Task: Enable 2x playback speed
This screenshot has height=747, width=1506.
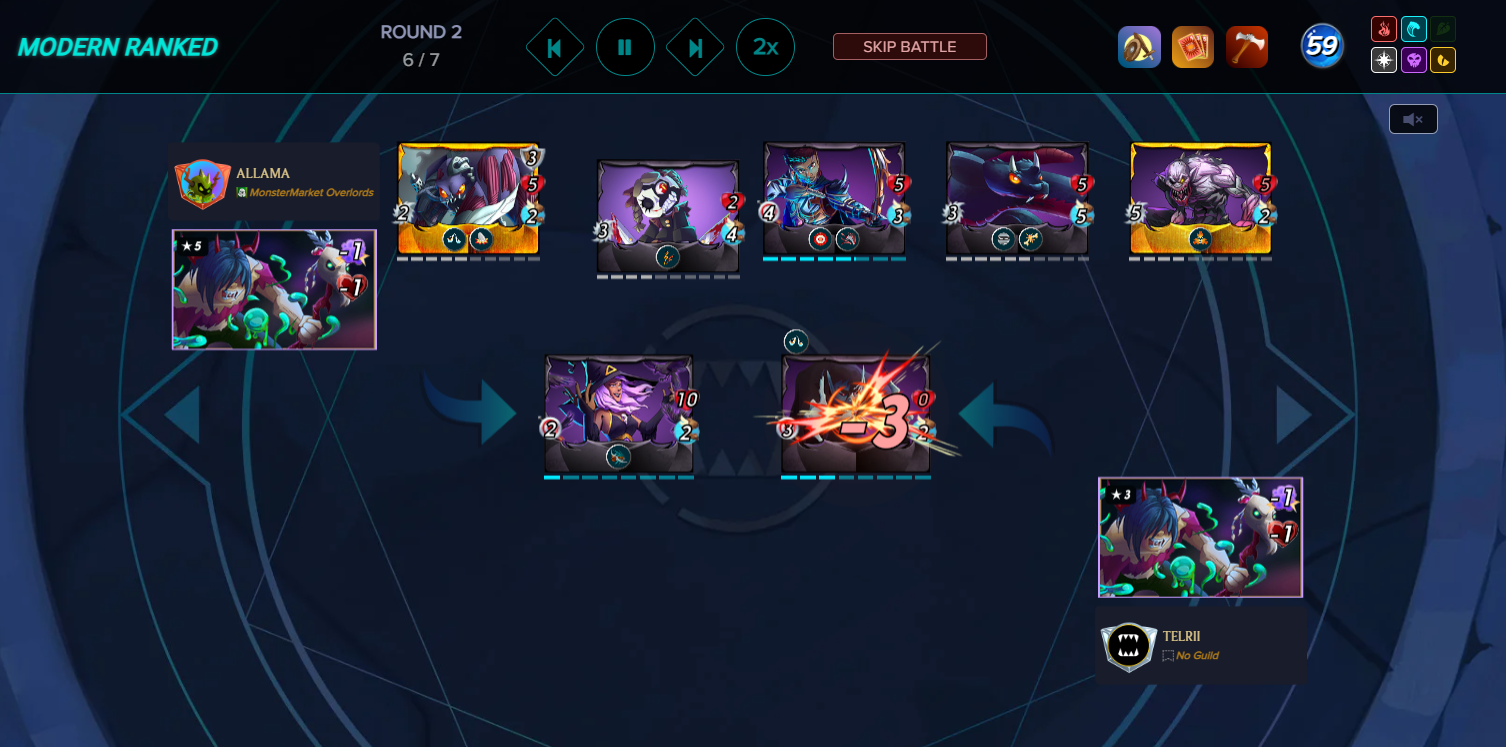Action: click(x=765, y=46)
